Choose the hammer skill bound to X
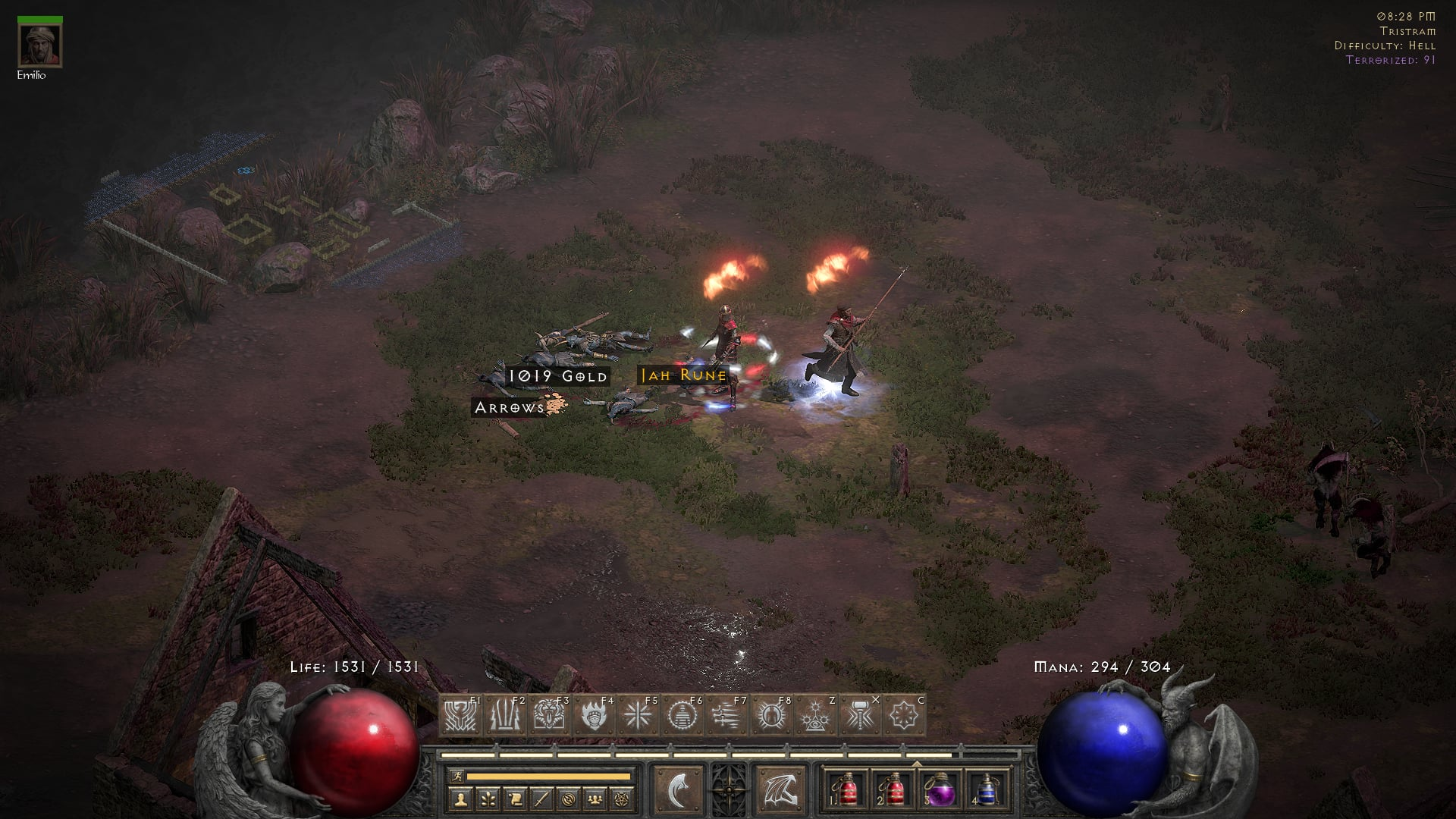1456x819 pixels. point(860,715)
